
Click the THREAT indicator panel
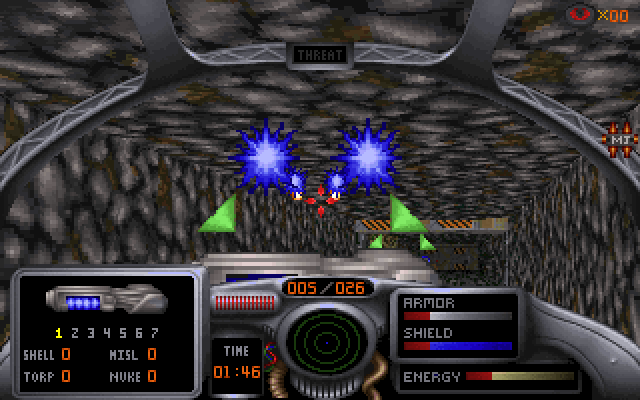pos(320,55)
